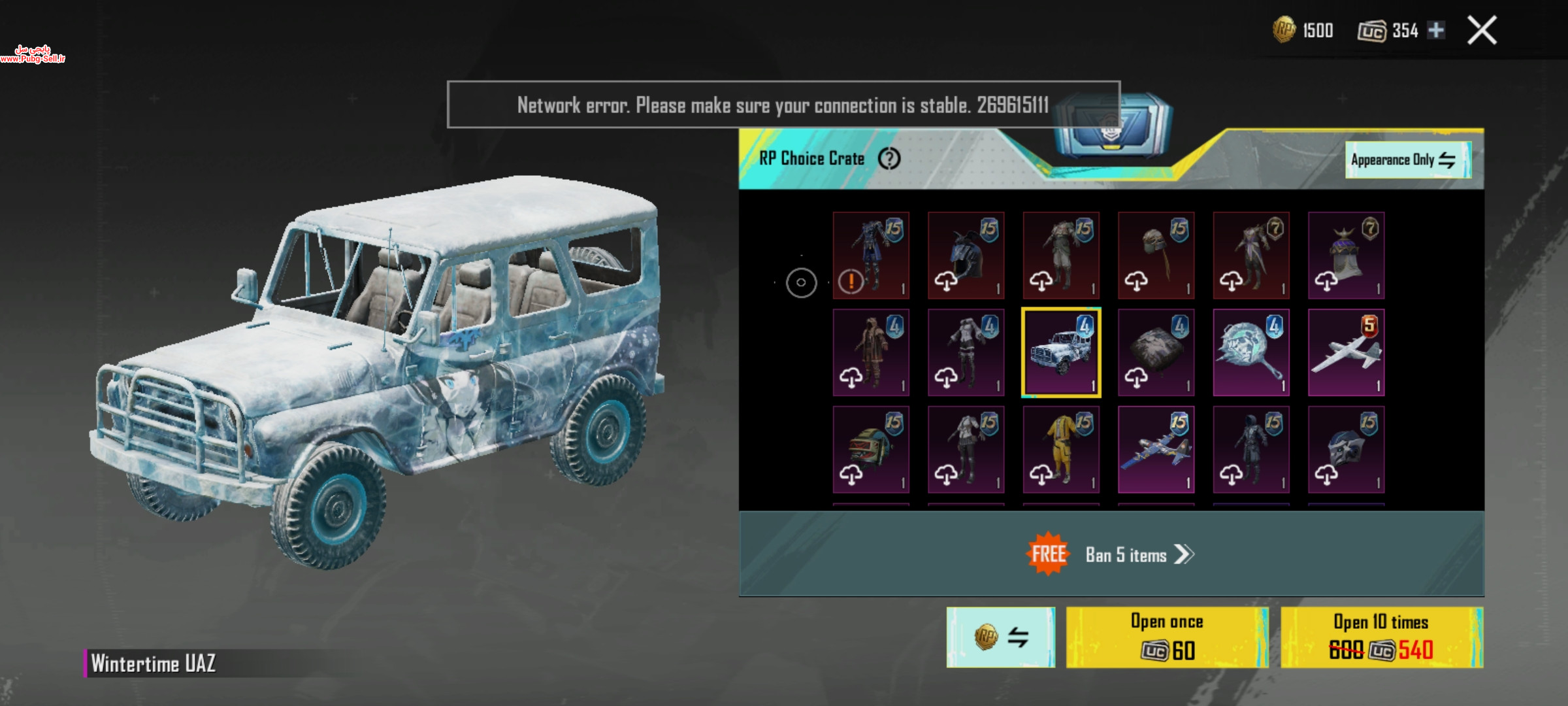Viewport: 1568px width, 706px height.
Task: Pick the blue and yellow plane skin
Action: point(1156,450)
